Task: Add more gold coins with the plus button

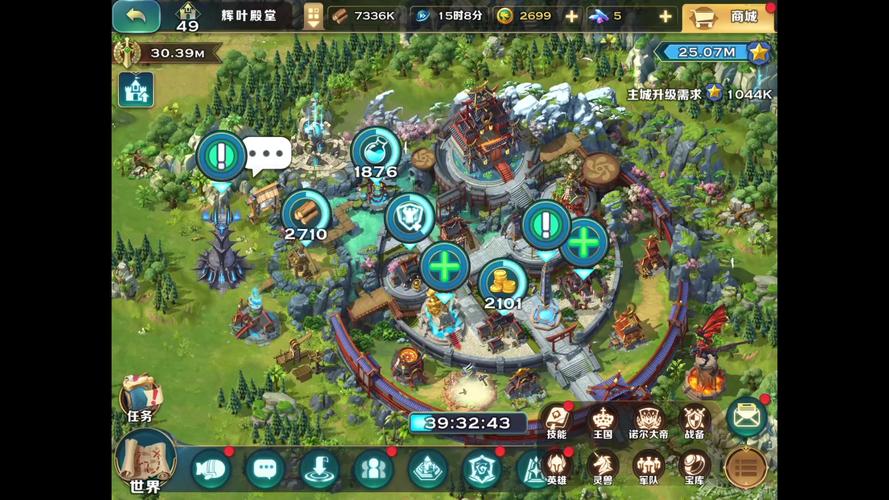Action: click(x=571, y=16)
